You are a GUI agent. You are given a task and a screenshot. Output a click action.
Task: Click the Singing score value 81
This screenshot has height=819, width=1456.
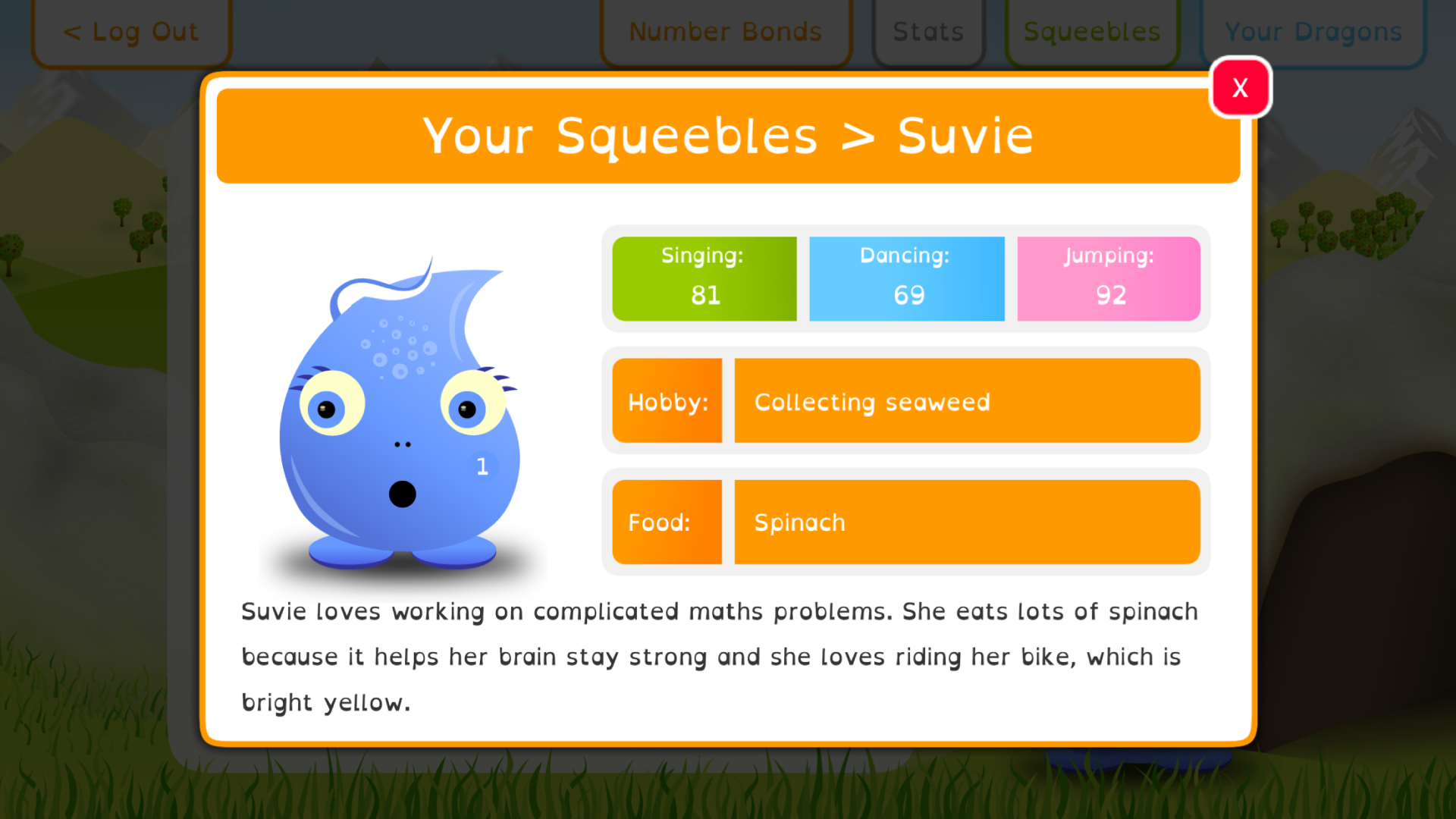coord(704,296)
